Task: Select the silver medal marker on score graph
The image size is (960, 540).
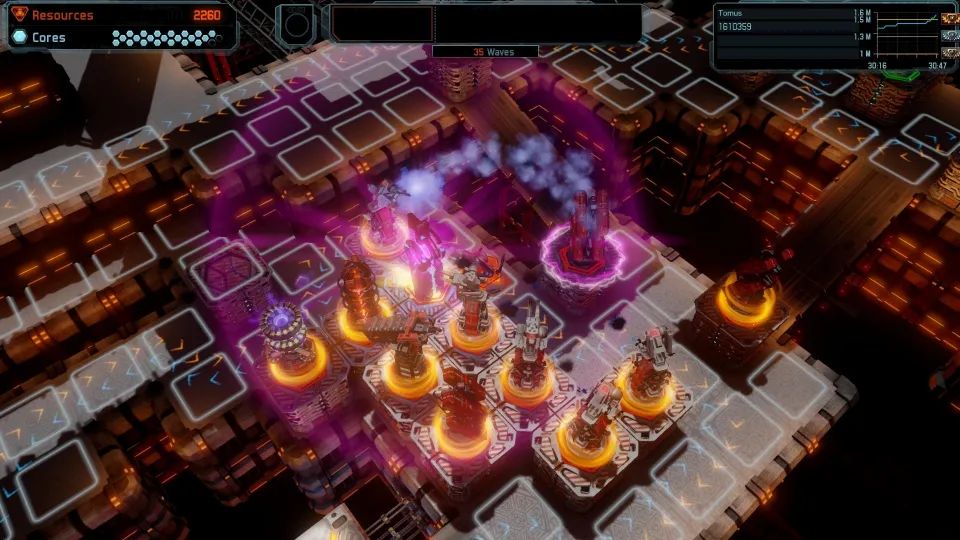Action: (949, 36)
